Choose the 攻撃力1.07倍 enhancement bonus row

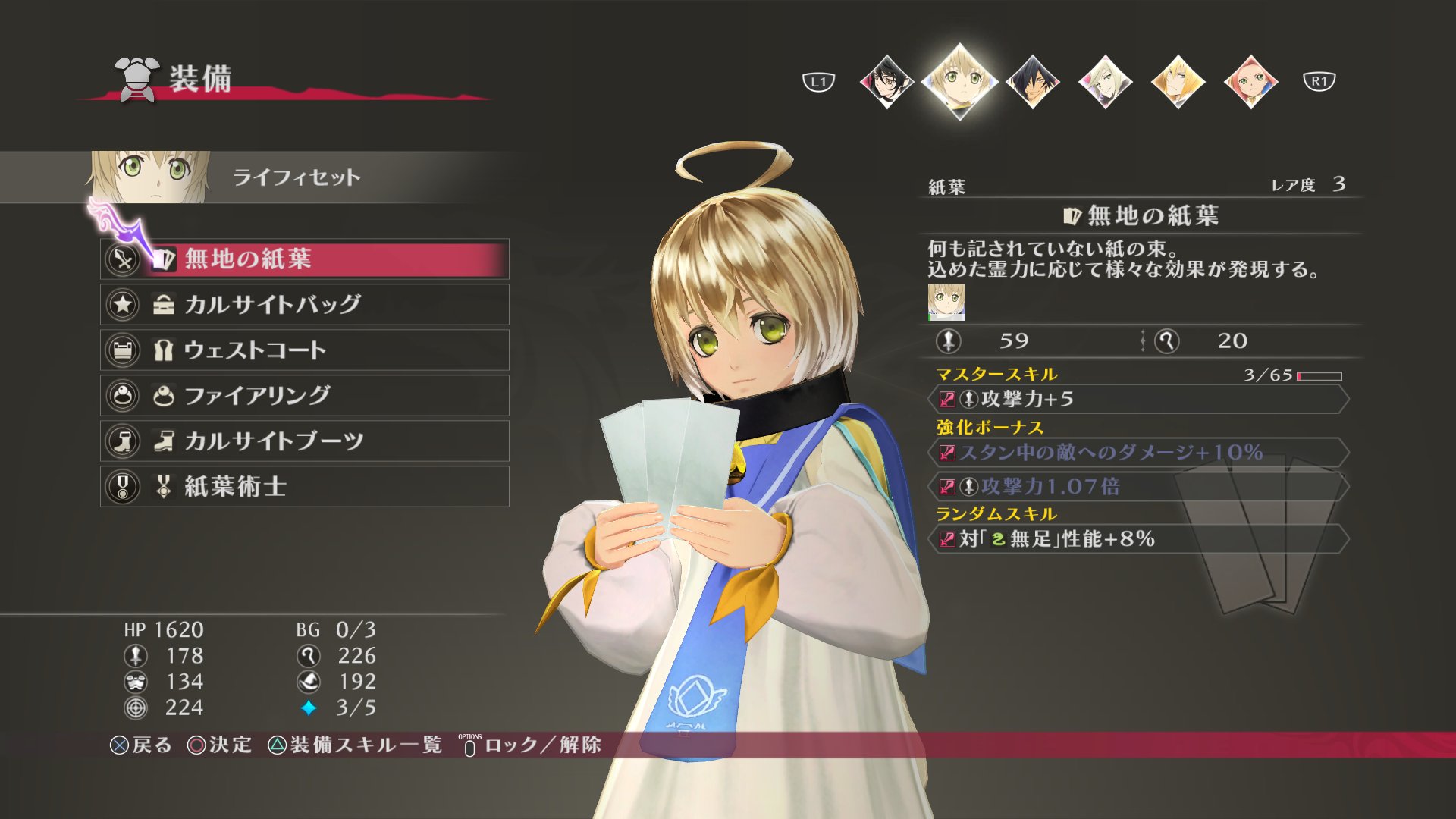click(1137, 486)
